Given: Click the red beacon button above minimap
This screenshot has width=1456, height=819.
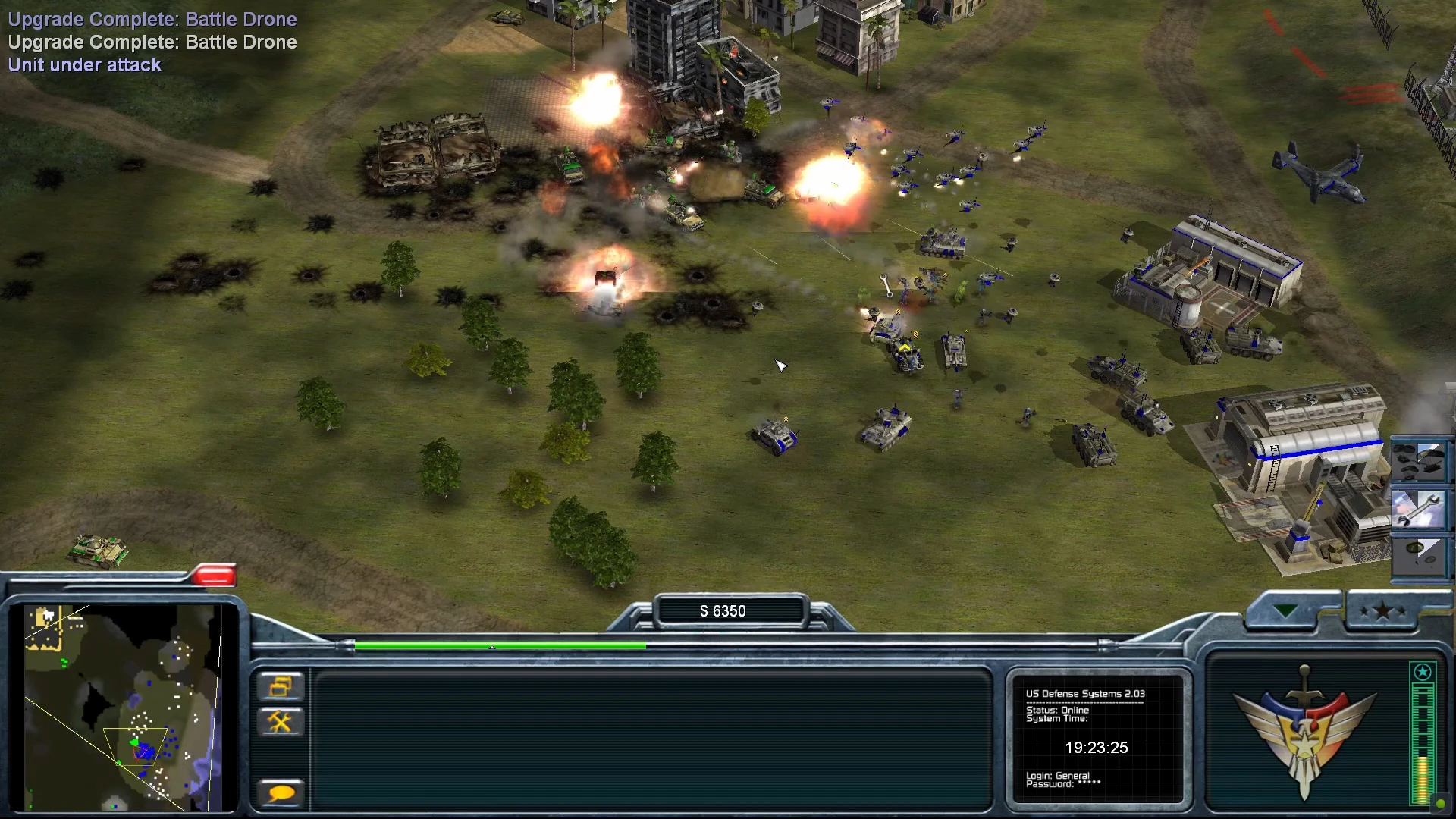Looking at the screenshot, I should point(214,576).
